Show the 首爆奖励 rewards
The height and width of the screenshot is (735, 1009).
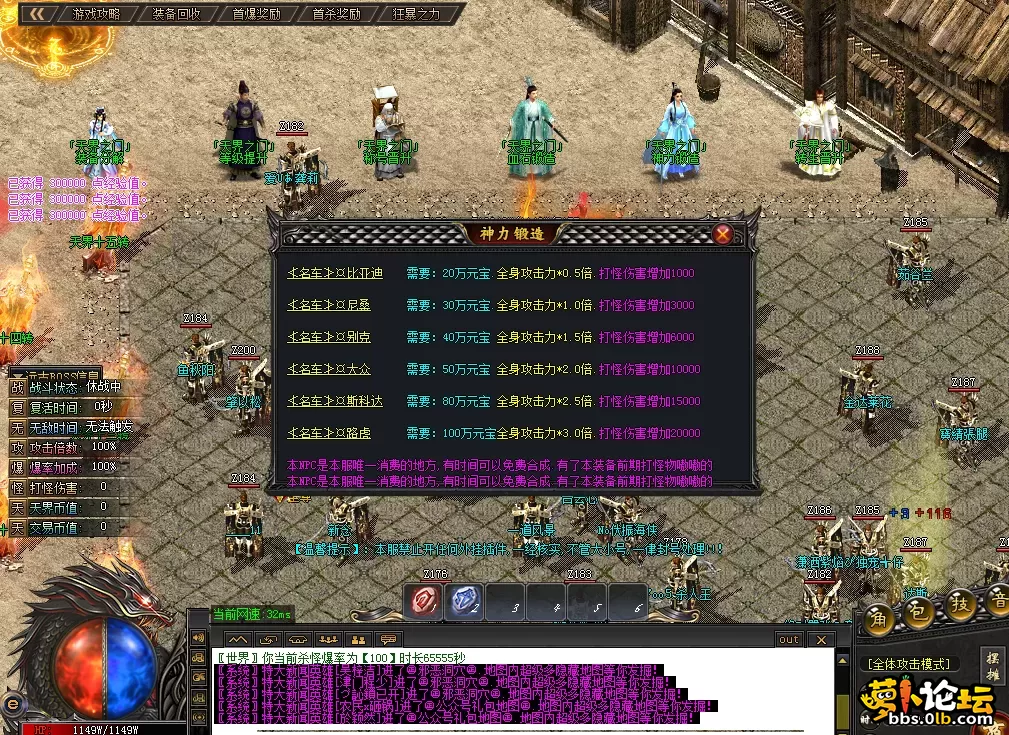coord(256,14)
